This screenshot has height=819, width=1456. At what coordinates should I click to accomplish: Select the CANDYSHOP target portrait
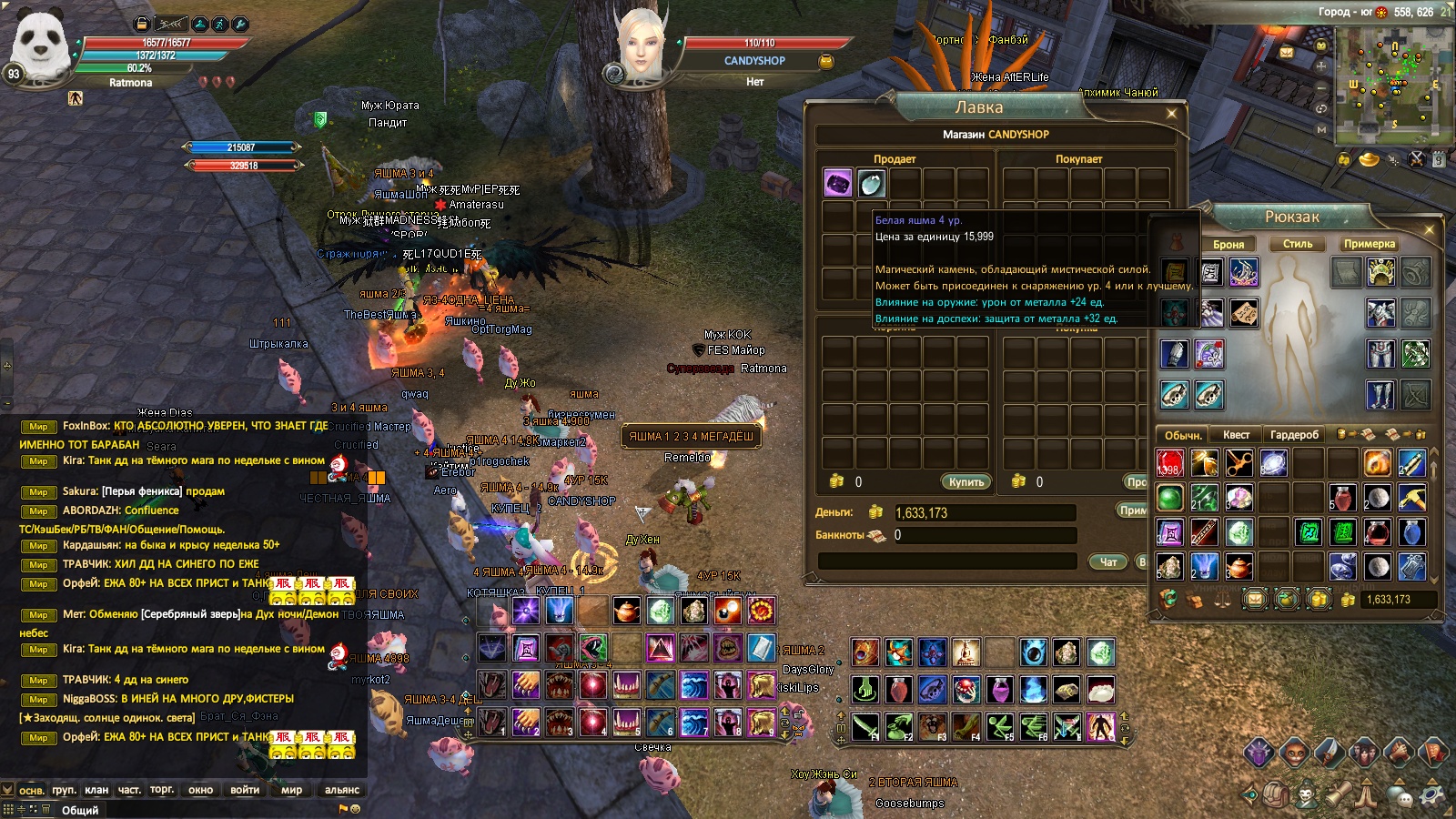tap(640, 45)
